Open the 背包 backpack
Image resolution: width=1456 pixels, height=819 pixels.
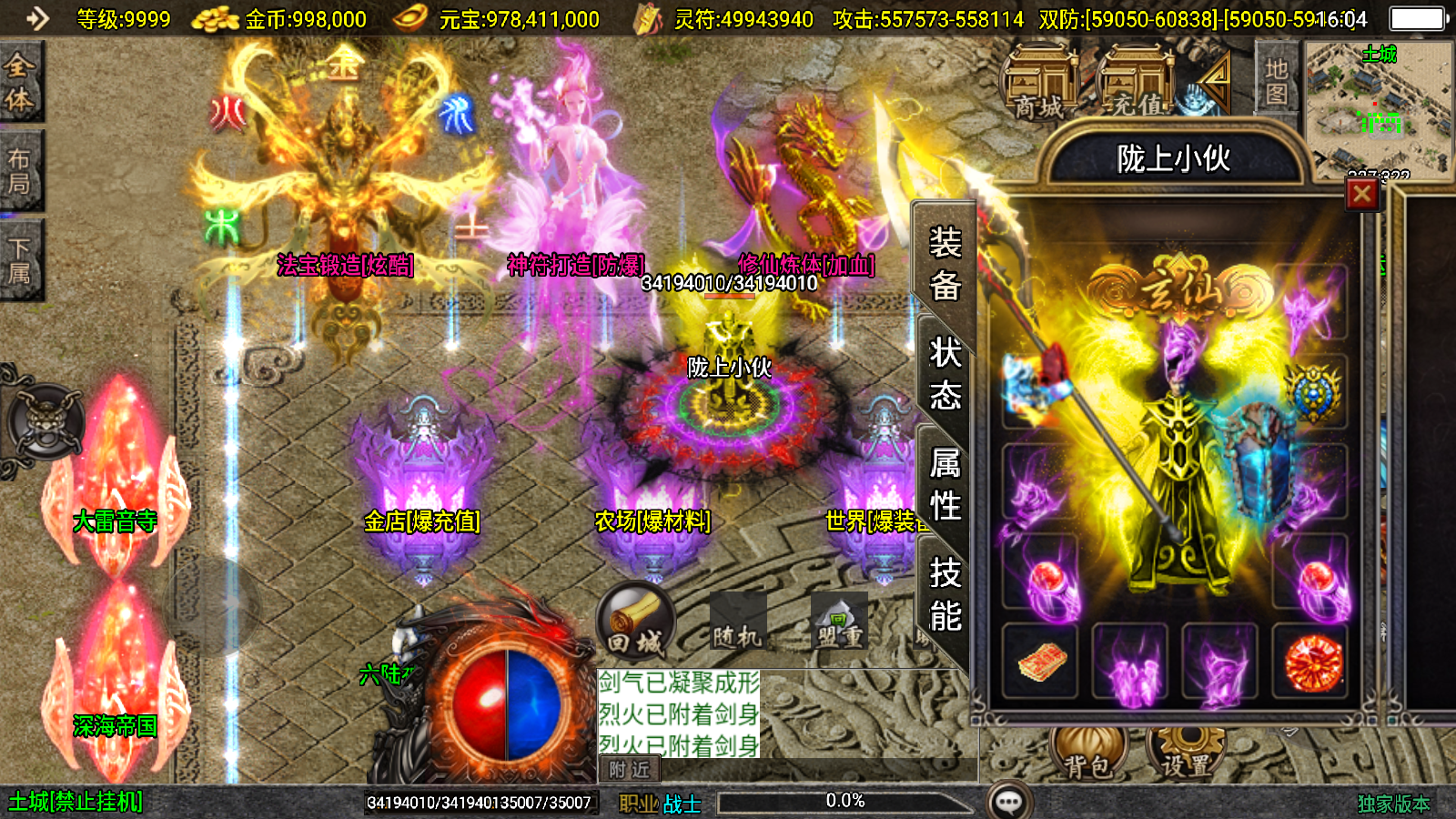(x=1088, y=753)
